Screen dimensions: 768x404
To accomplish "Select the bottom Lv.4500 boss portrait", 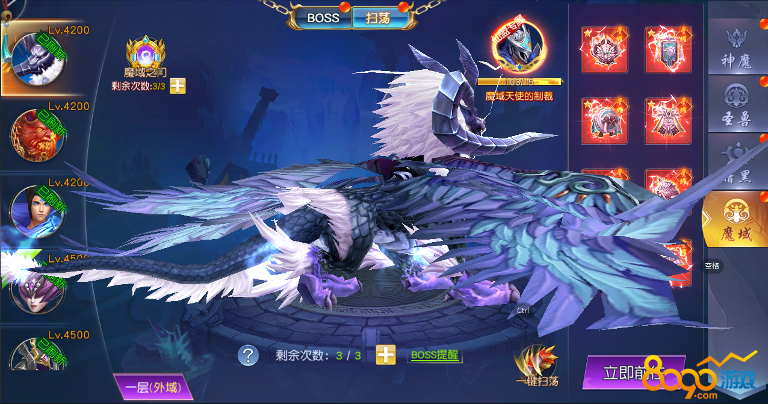I will pos(36,358).
